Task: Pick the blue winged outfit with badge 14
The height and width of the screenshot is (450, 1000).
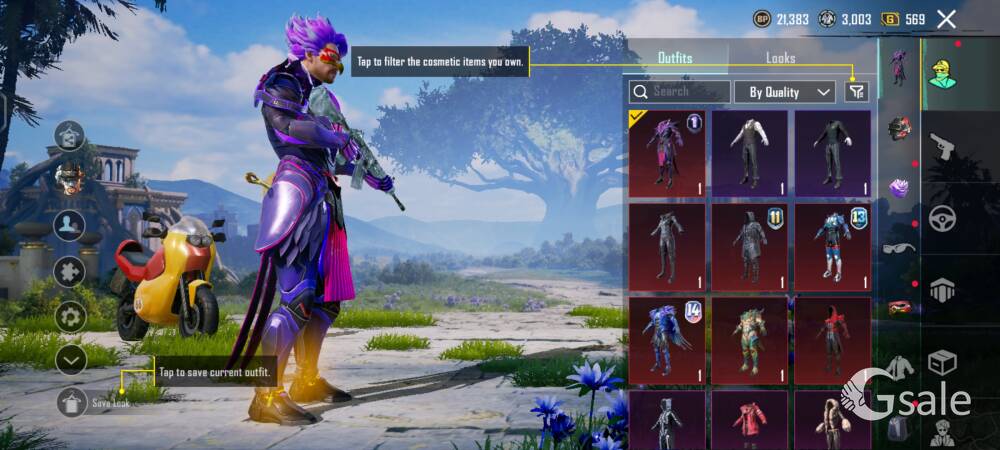Action: (x=666, y=340)
